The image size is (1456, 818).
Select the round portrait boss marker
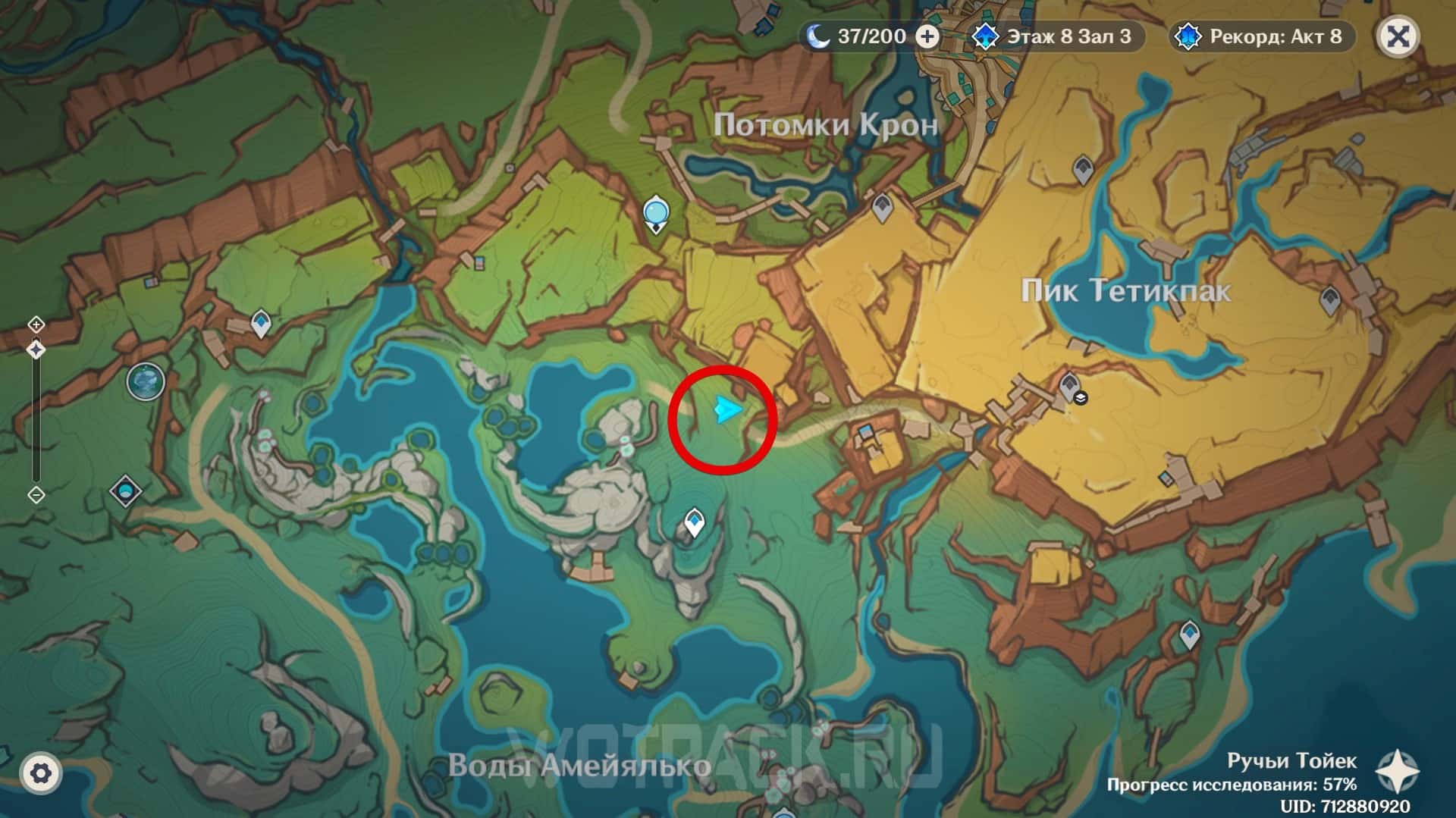coord(146,381)
